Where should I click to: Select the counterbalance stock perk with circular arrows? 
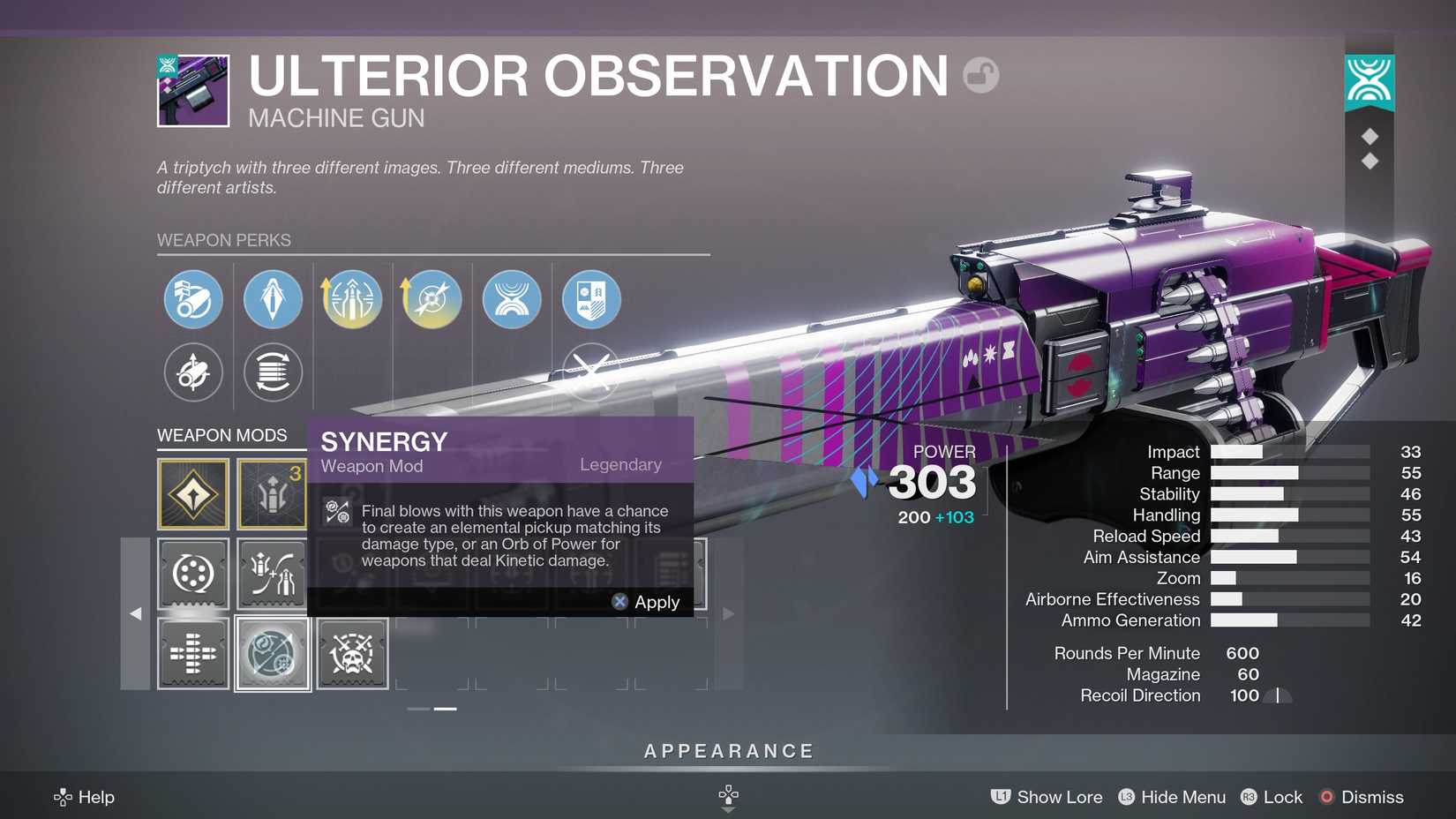[272, 372]
